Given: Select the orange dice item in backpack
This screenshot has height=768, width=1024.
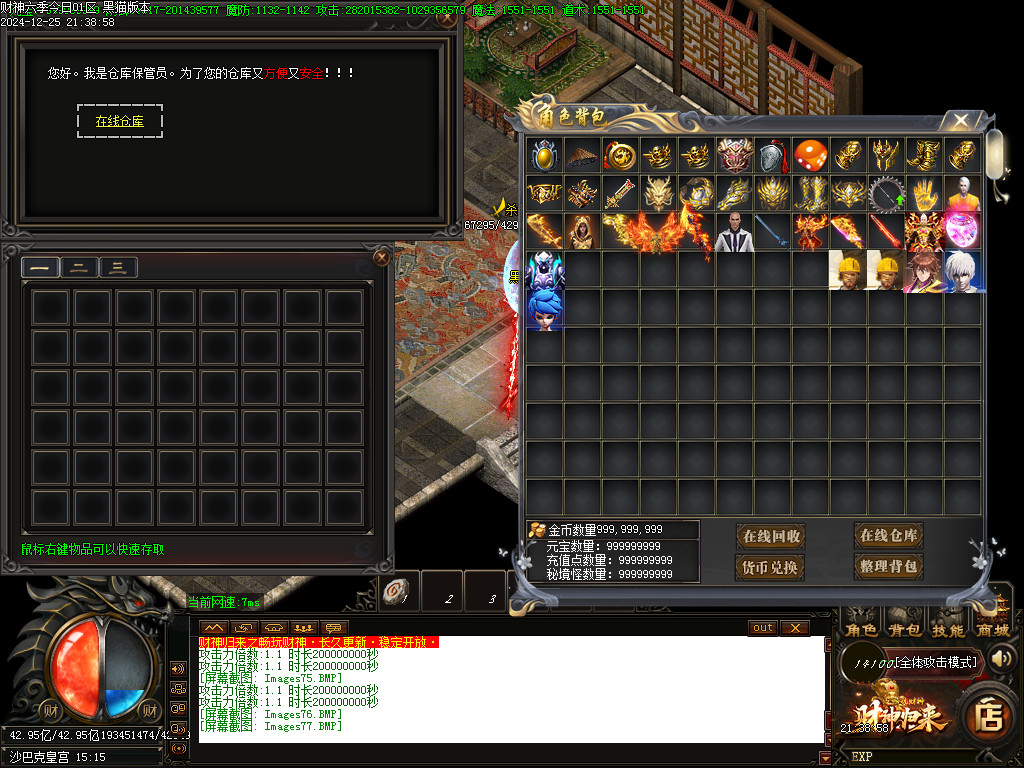Looking at the screenshot, I should [810, 156].
